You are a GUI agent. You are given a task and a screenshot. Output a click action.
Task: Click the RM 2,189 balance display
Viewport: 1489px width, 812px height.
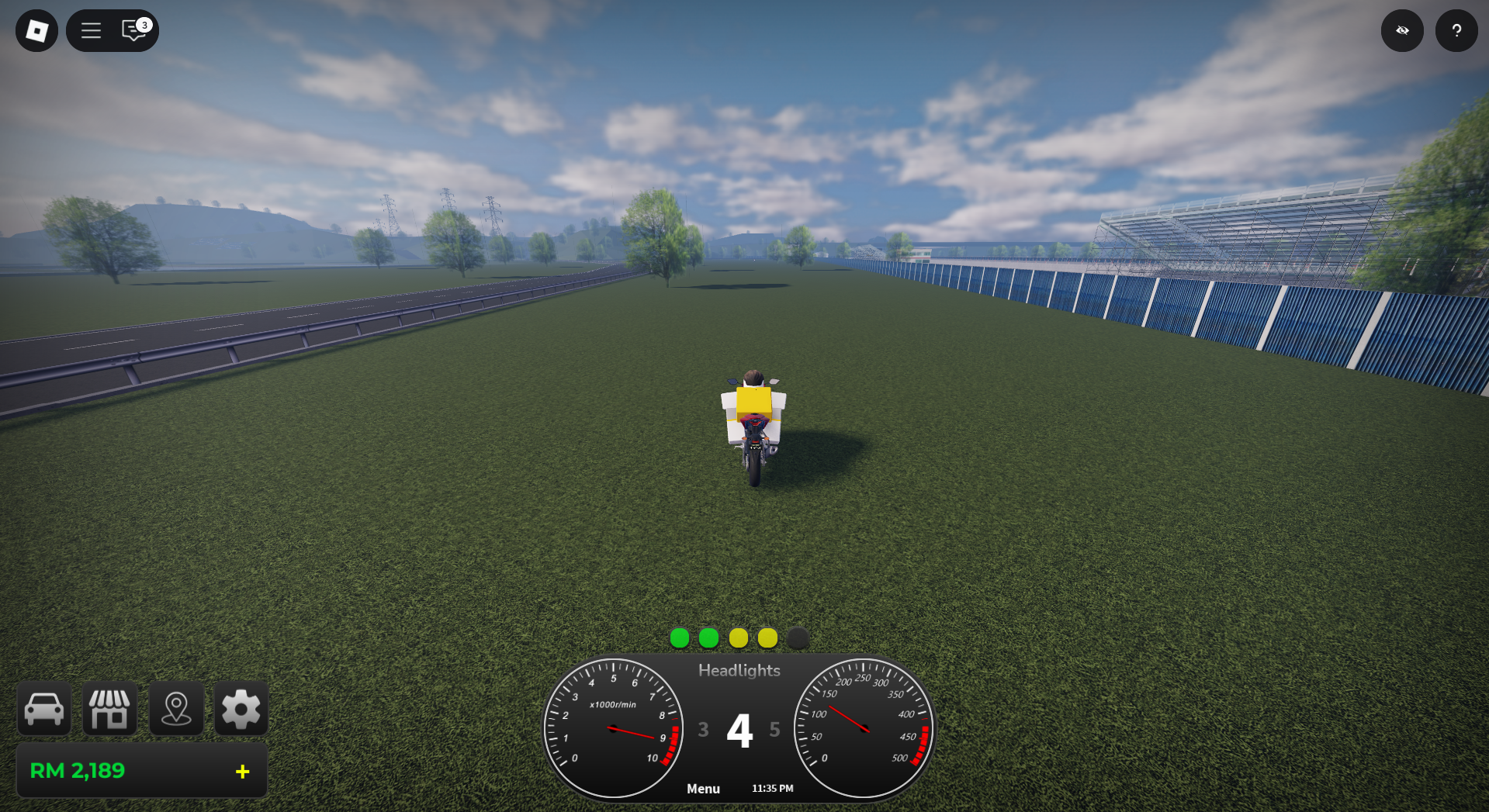point(78,771)
